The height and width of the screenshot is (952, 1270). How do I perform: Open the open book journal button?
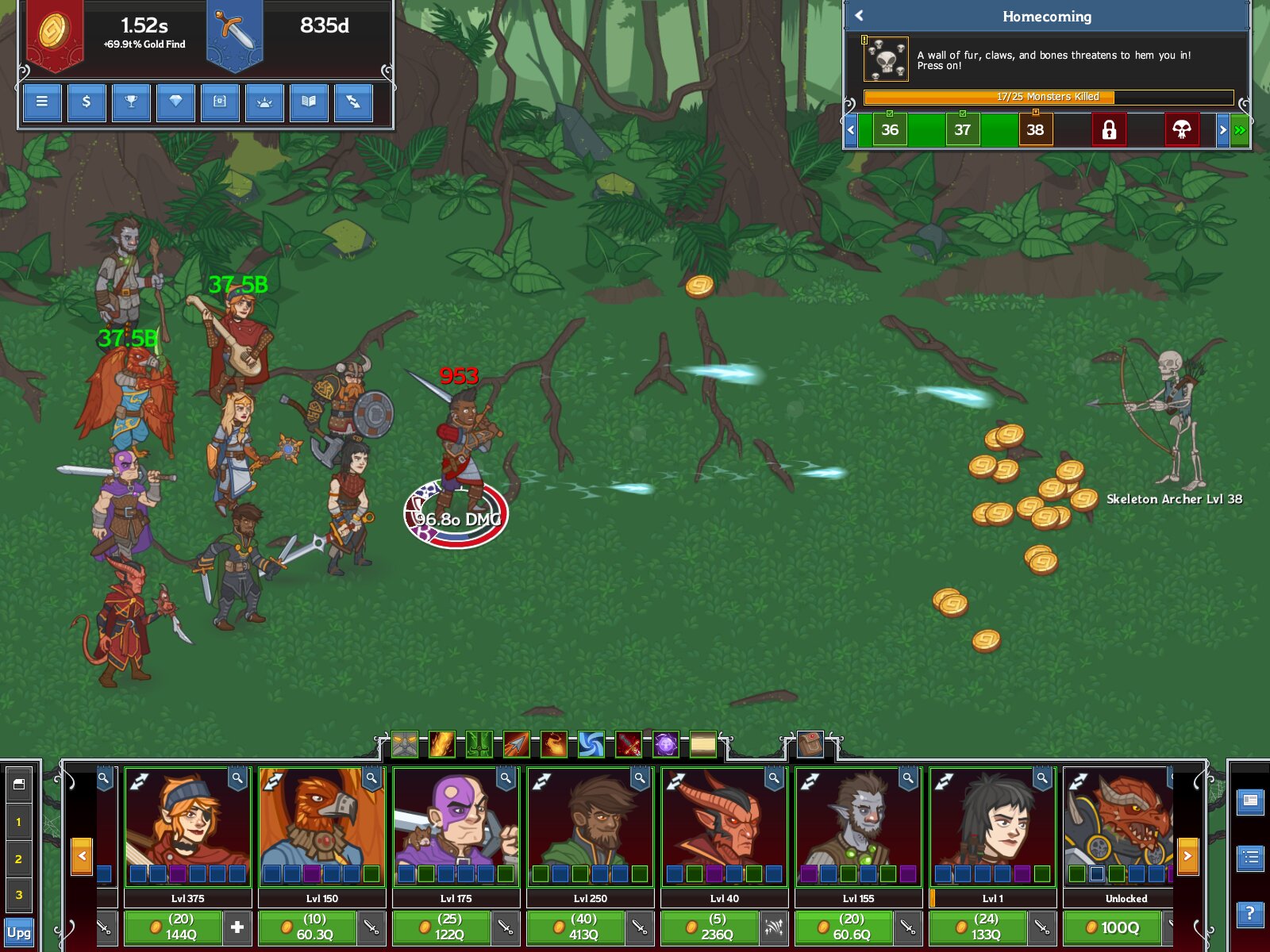[309, 102]
